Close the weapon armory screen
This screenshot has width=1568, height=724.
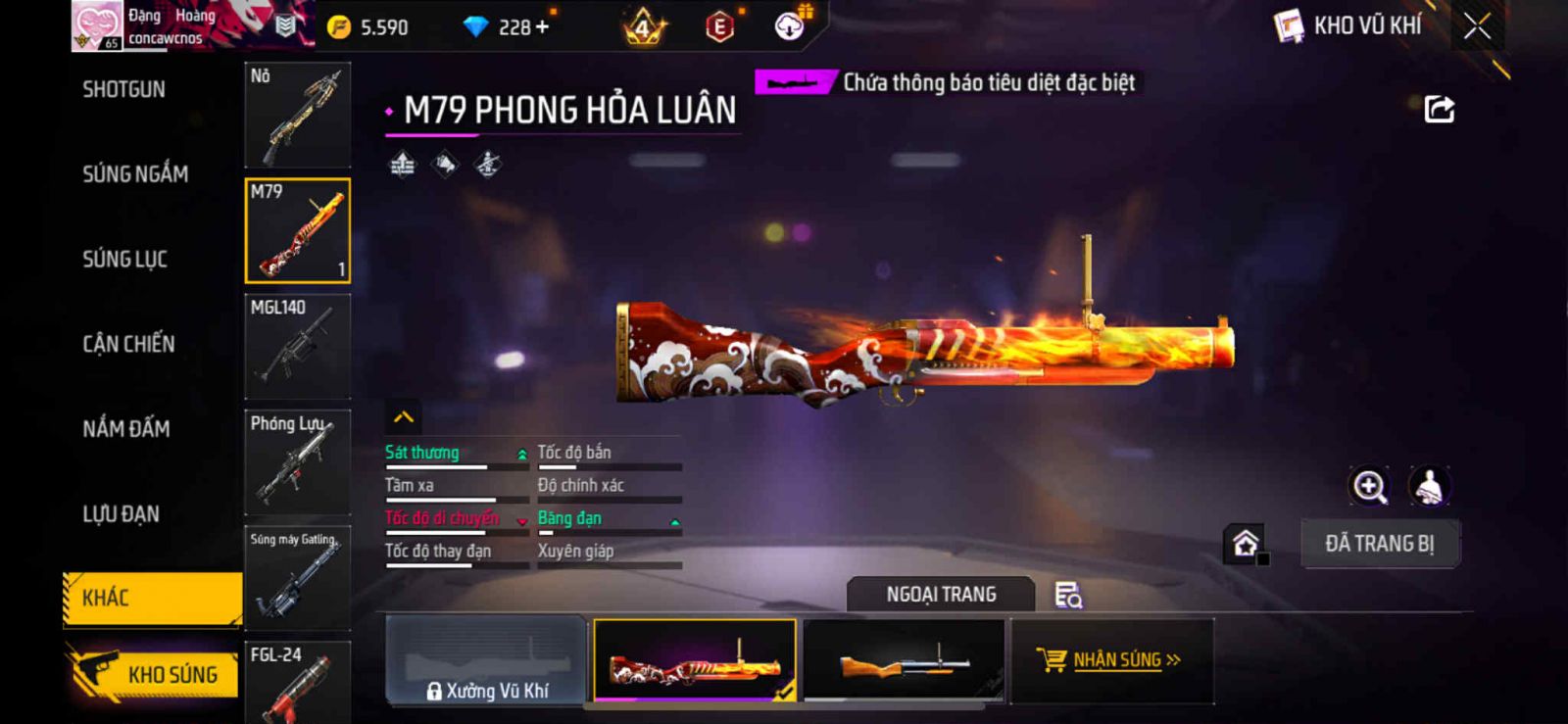[1477, 26]
